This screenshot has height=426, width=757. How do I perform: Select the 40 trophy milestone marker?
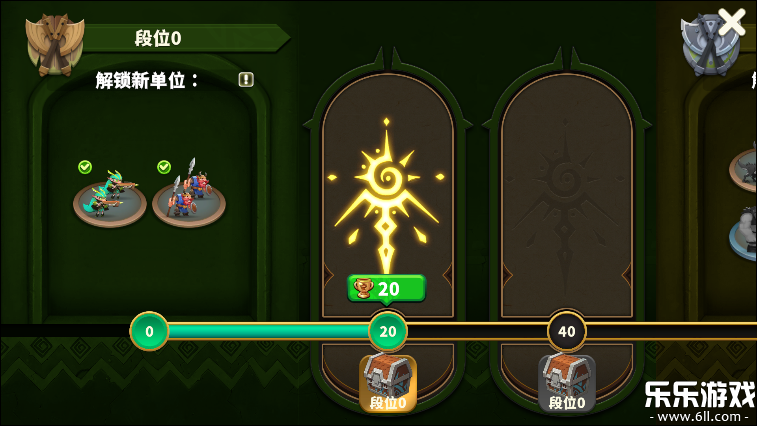567,331
